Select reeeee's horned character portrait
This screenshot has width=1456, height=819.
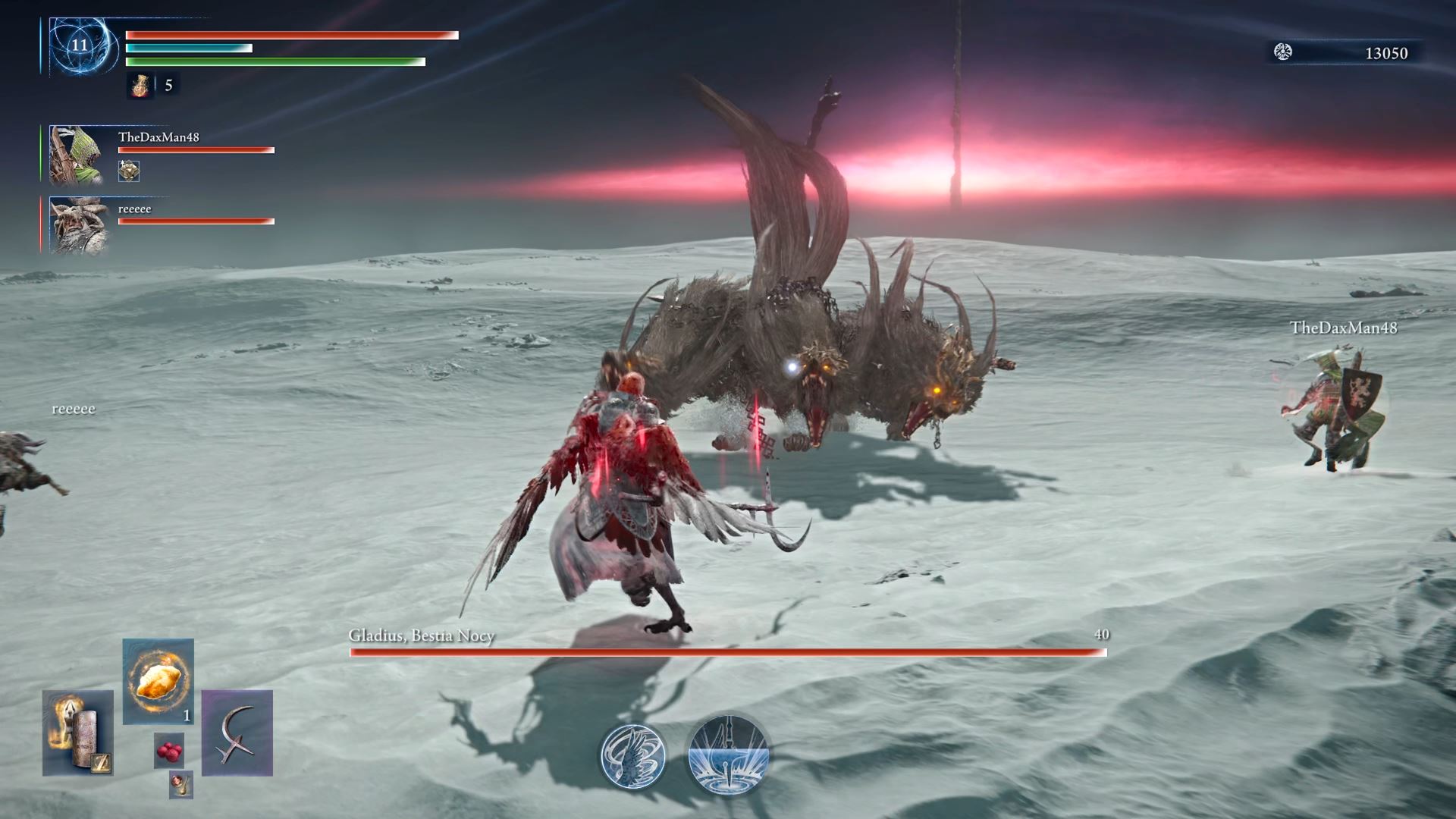coord(77,226)
